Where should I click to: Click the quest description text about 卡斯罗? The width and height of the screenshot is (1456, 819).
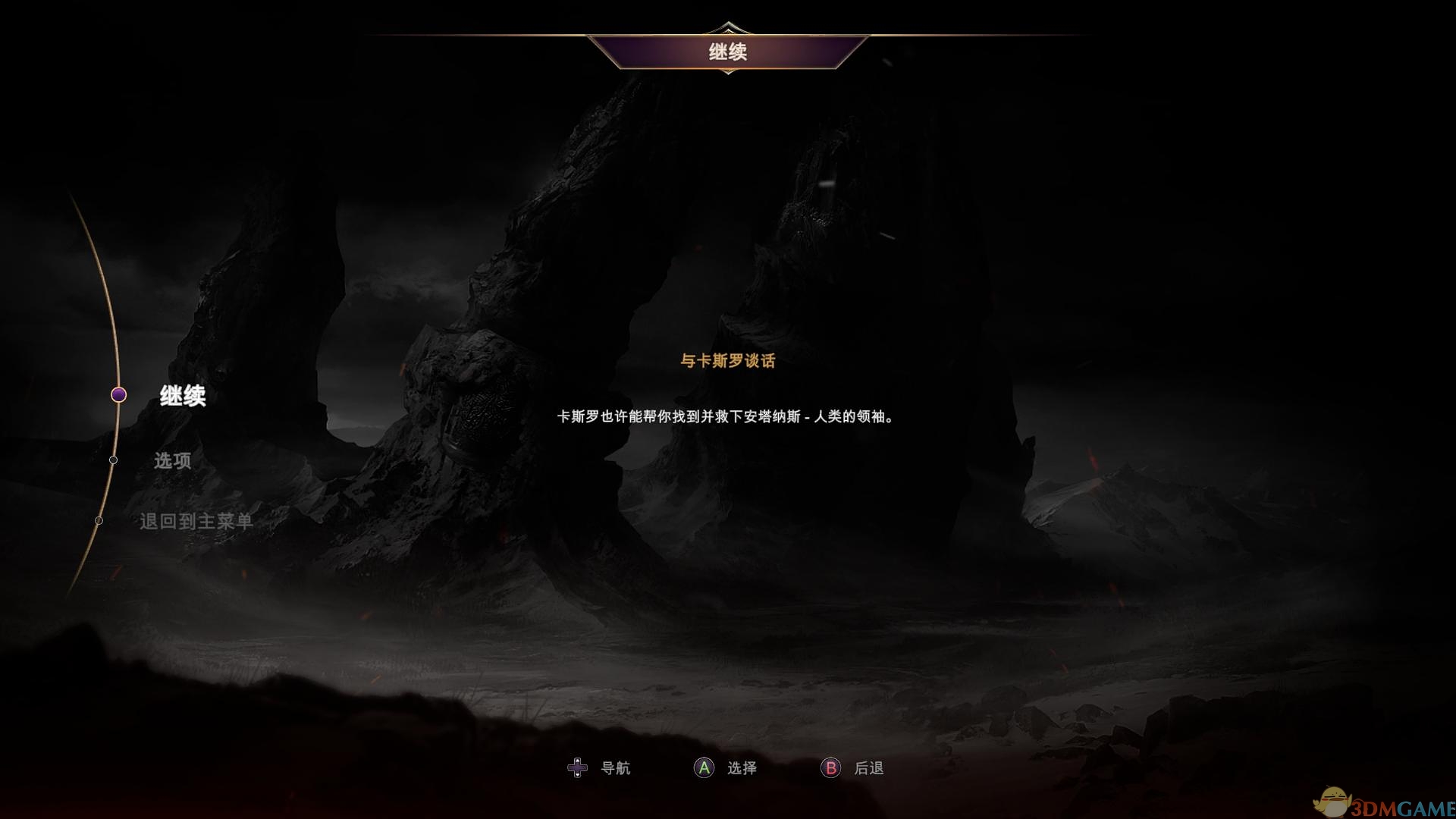click(x=724, y=416)
